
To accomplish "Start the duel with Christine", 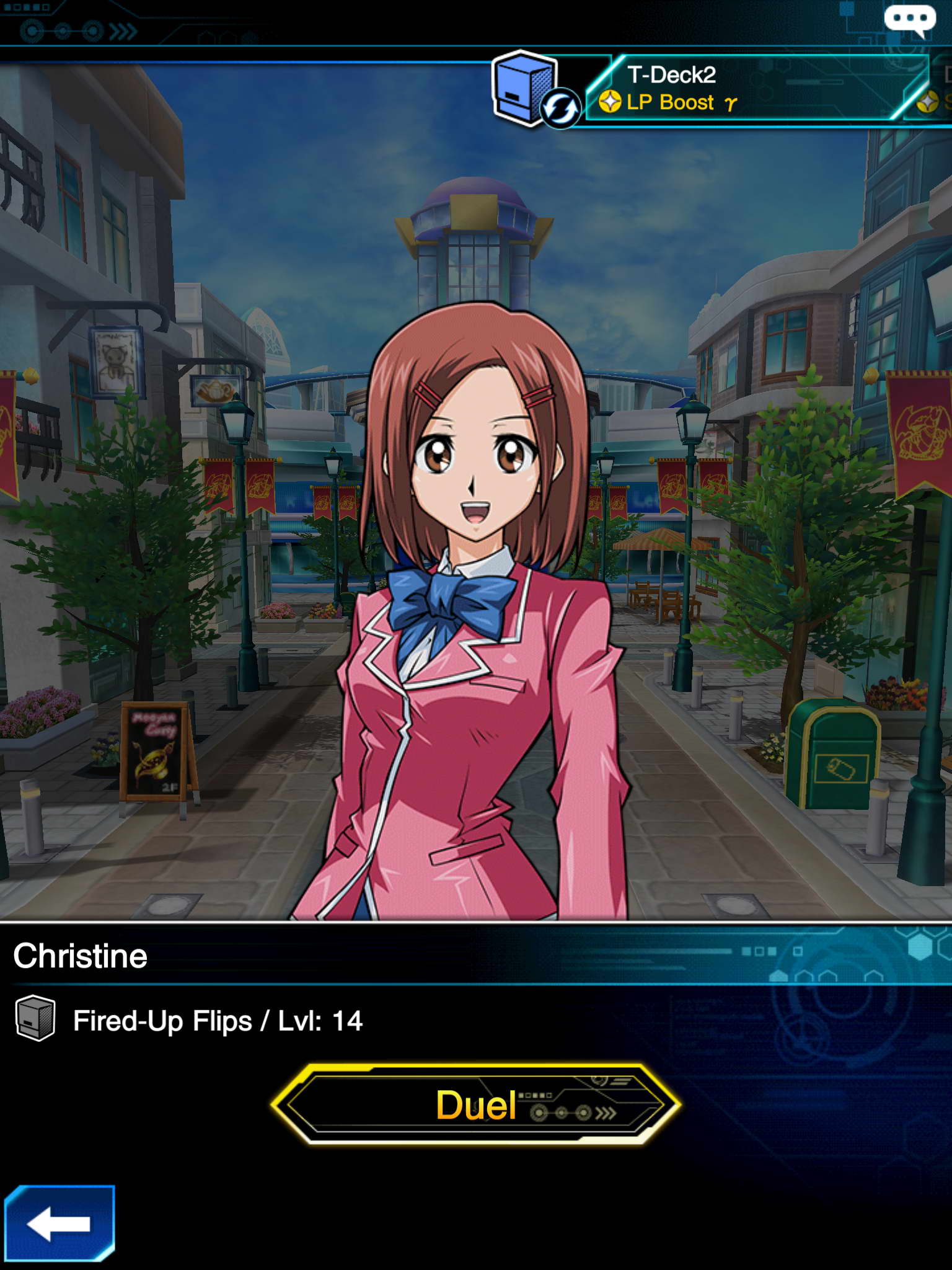I will click(x=476, y=1104).
